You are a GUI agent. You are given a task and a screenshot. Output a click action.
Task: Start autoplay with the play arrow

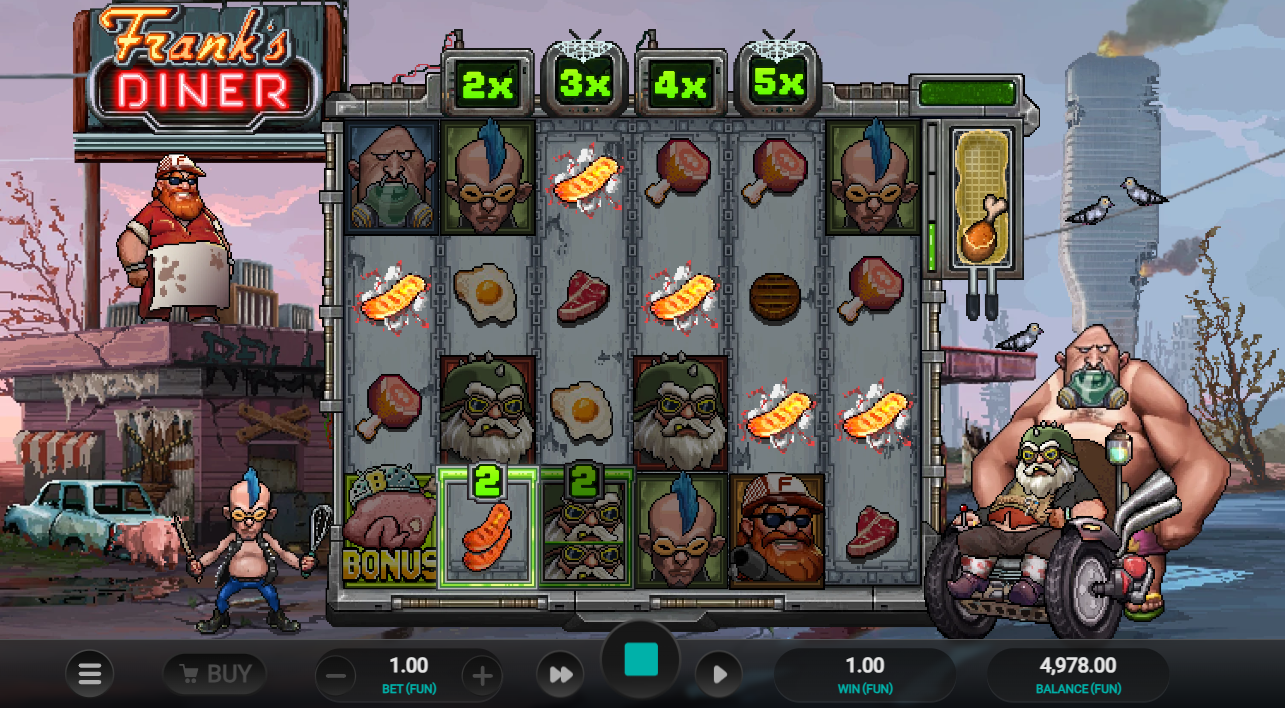click(719, 675)
